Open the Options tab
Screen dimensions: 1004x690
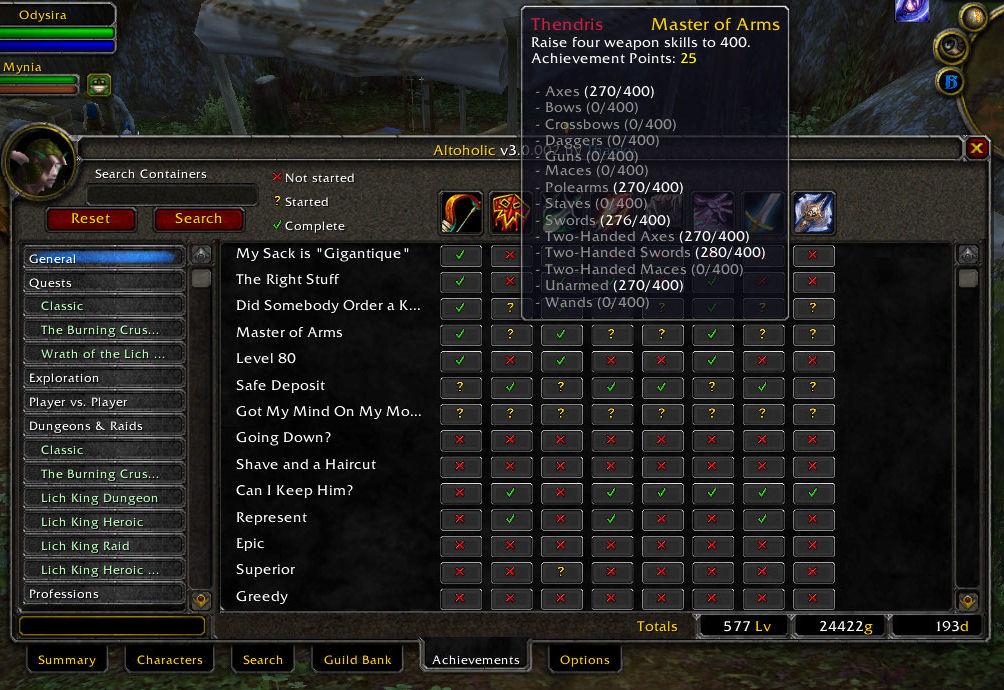[585, 660]
